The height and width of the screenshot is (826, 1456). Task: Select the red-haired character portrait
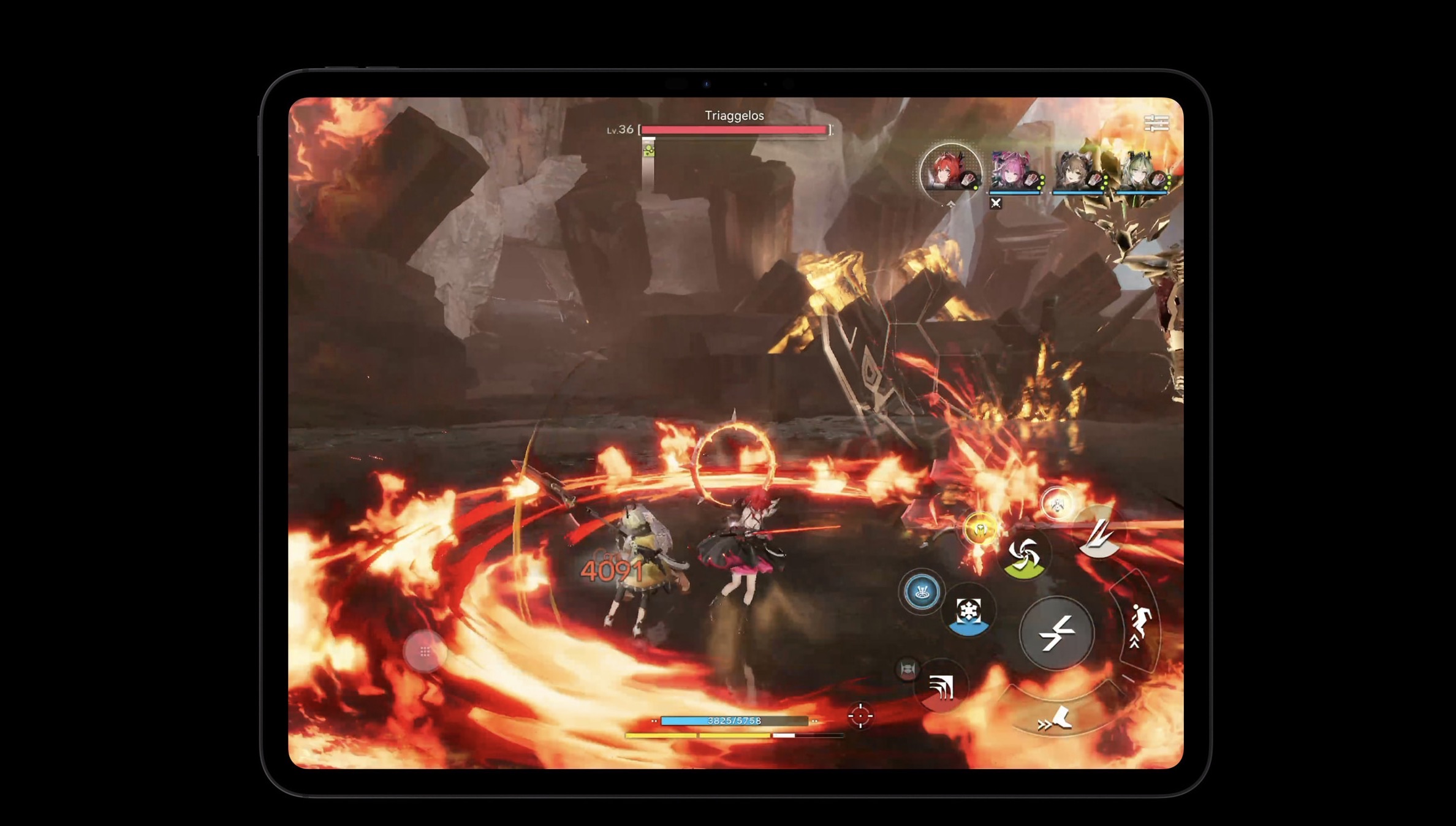950,170
